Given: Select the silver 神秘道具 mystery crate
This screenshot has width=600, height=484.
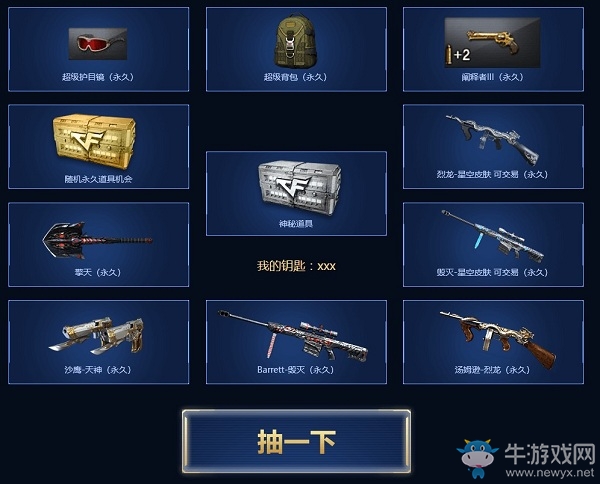Looking at the screenshot, I should [296, 193].
